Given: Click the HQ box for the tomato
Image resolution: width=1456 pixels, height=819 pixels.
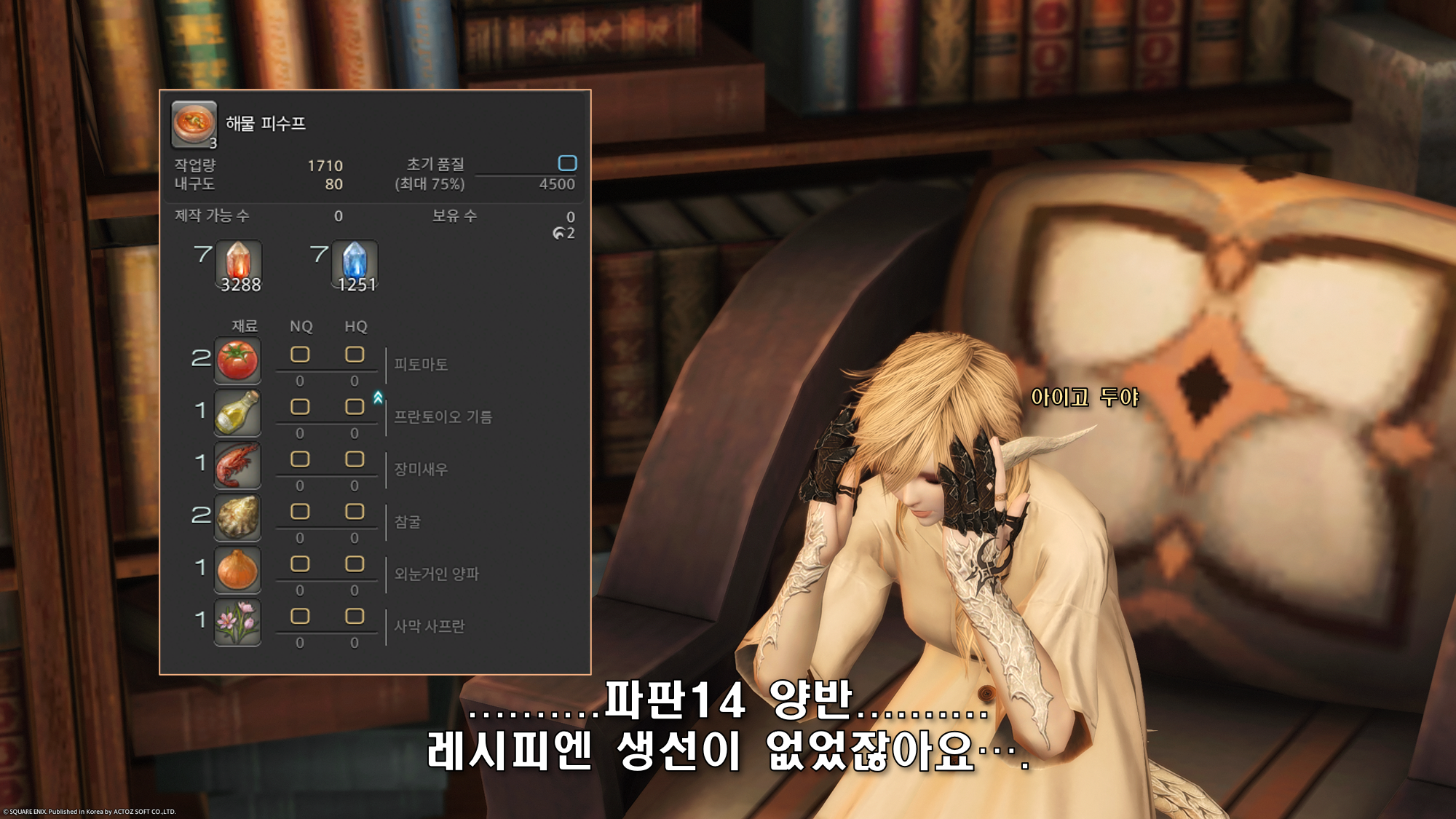Looking at the screenshot, I should (x=355, y=355).
